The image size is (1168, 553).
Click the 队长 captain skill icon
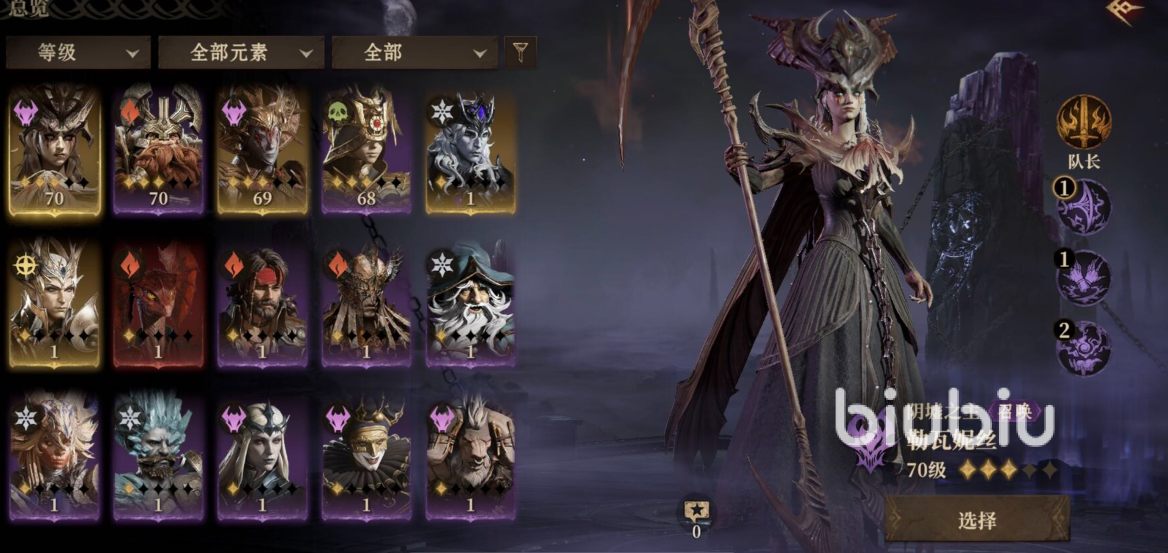point(1083,122)
